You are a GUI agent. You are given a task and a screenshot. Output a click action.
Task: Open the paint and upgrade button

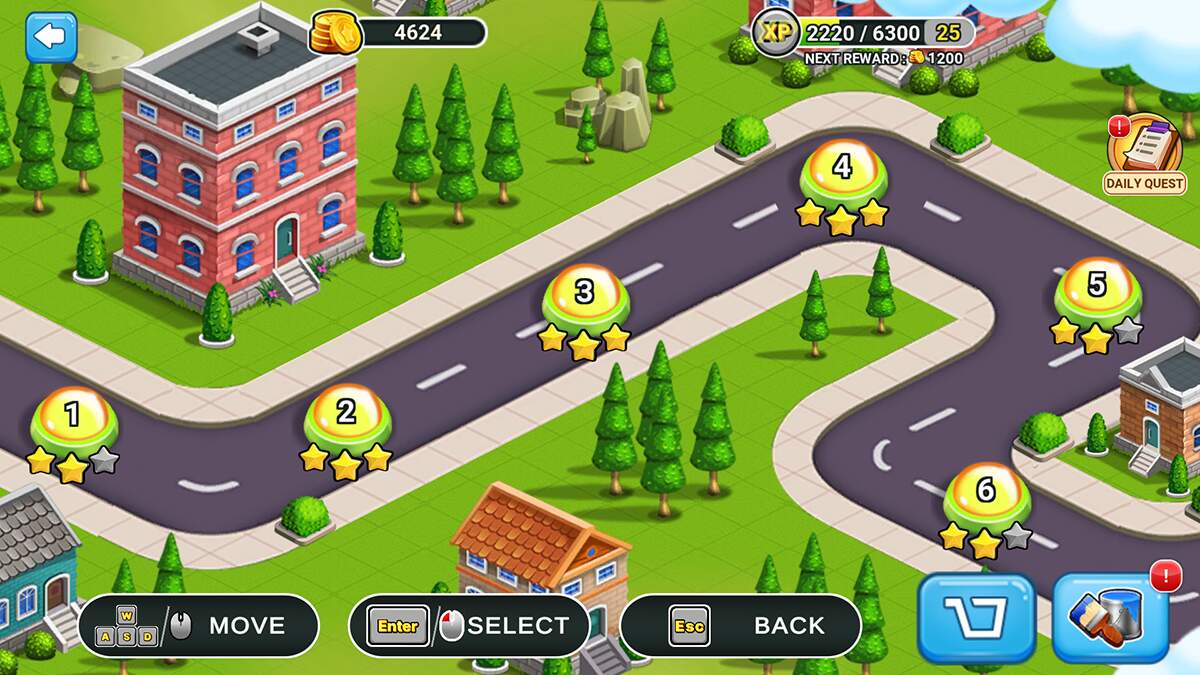tap(1110, 617)
